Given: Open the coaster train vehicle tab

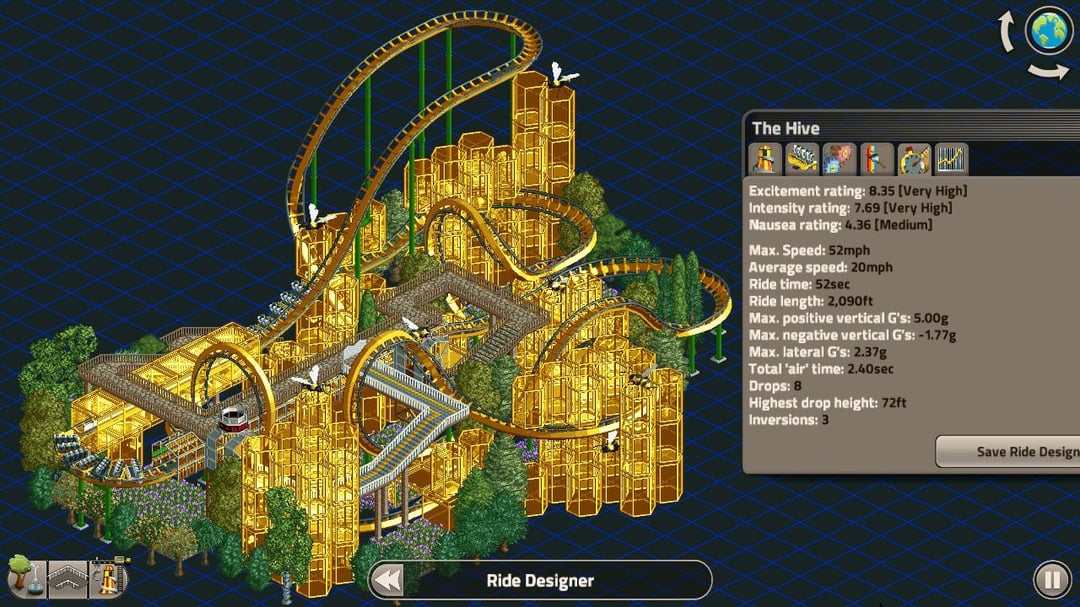Looking at the screenshot, I should click(x=803, y=159).
